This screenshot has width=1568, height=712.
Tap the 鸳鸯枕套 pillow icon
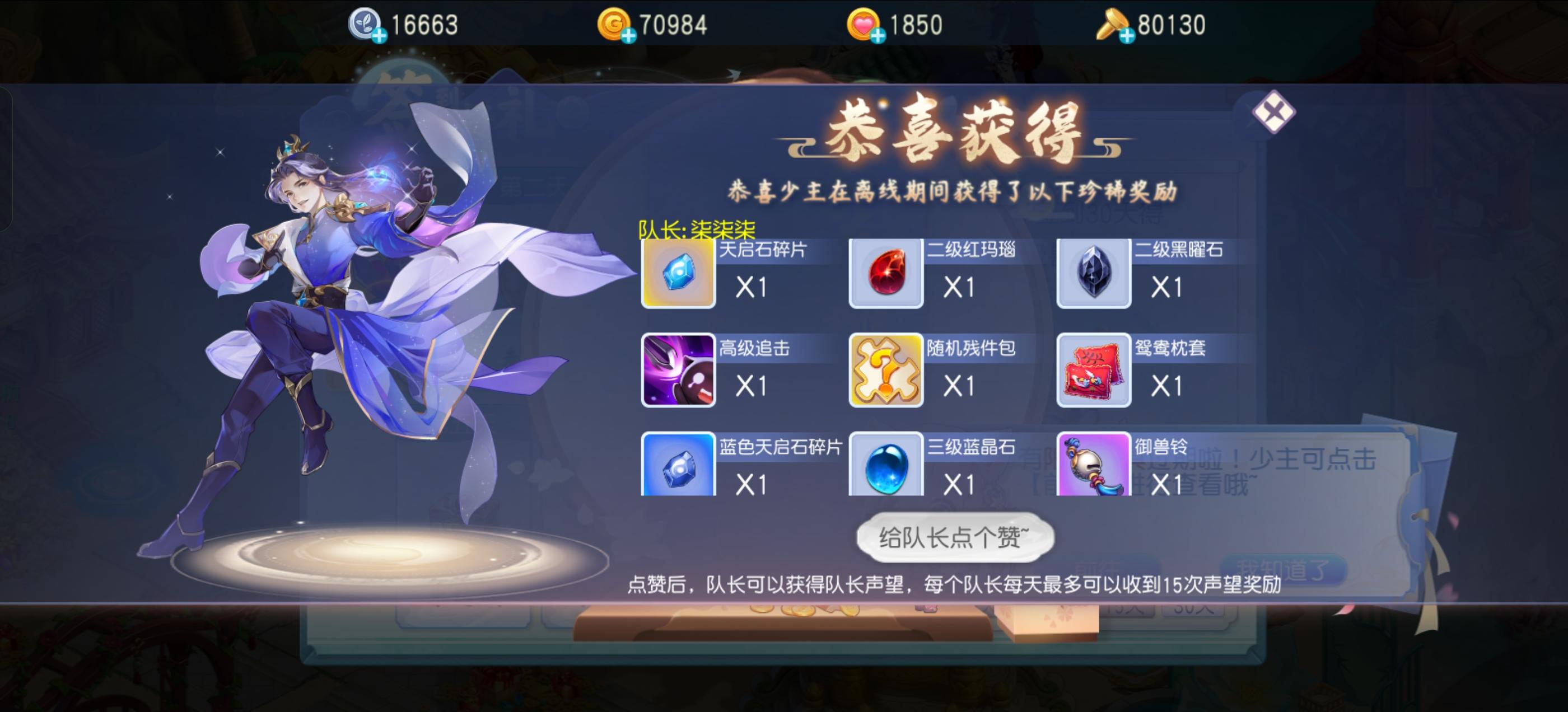point(1094,369)
